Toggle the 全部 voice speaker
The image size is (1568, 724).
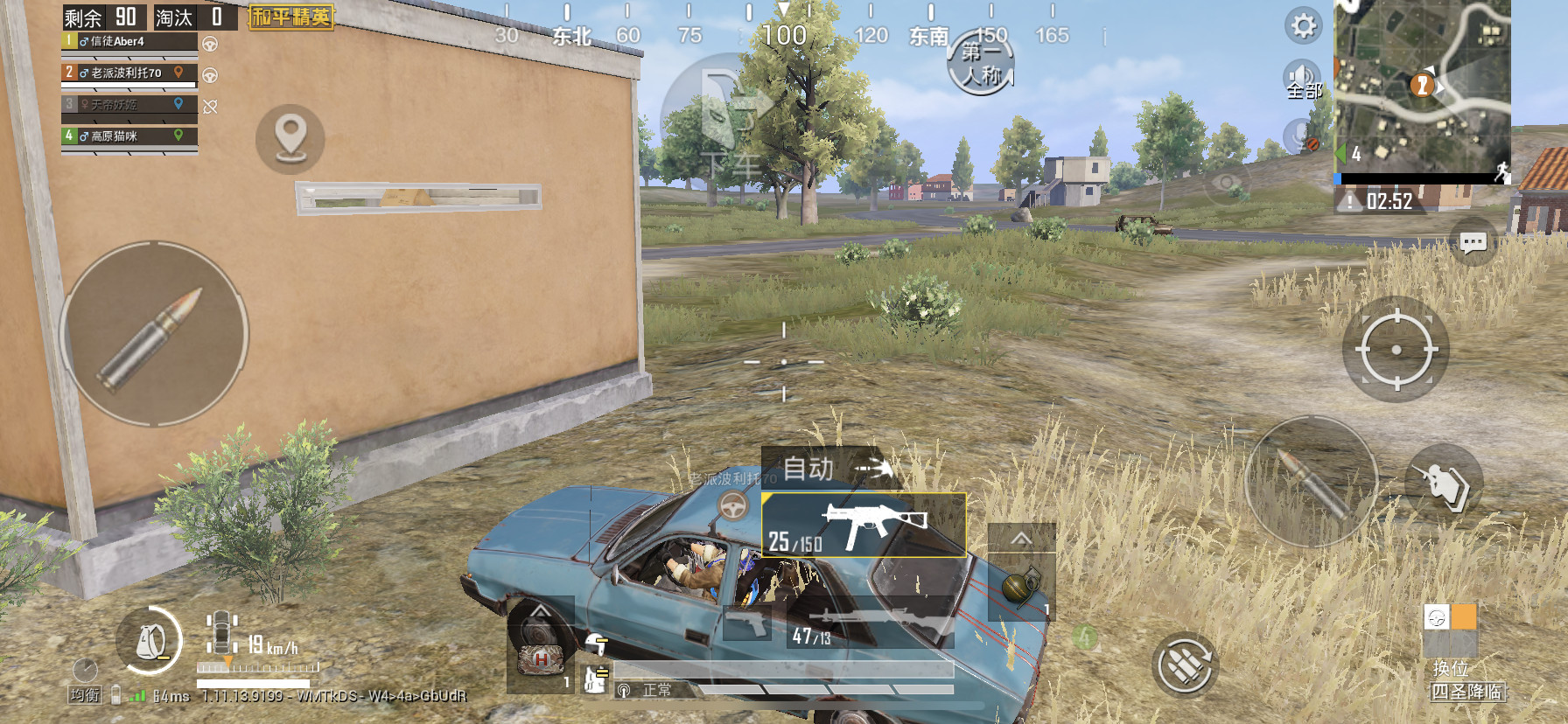point(1302,80)
